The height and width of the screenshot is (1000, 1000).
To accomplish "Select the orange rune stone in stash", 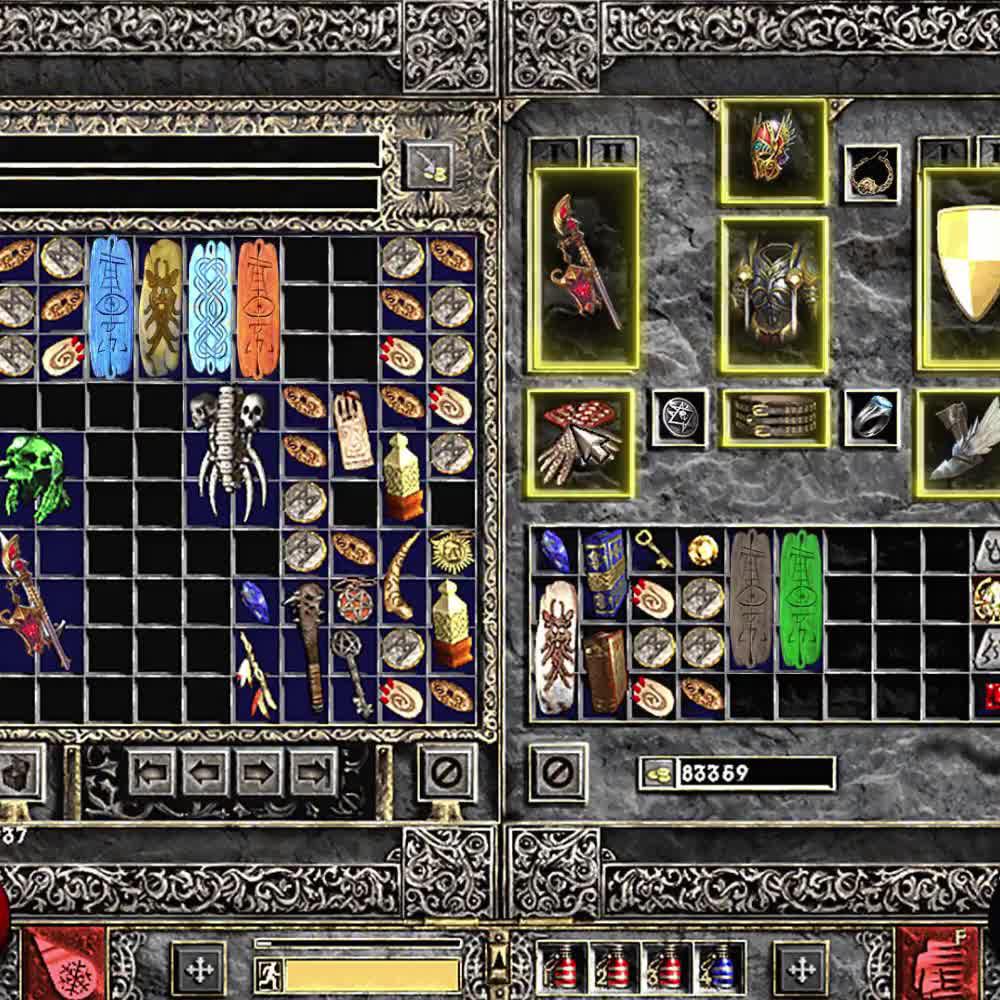I will pyautogui.click(x=257, y=307).
